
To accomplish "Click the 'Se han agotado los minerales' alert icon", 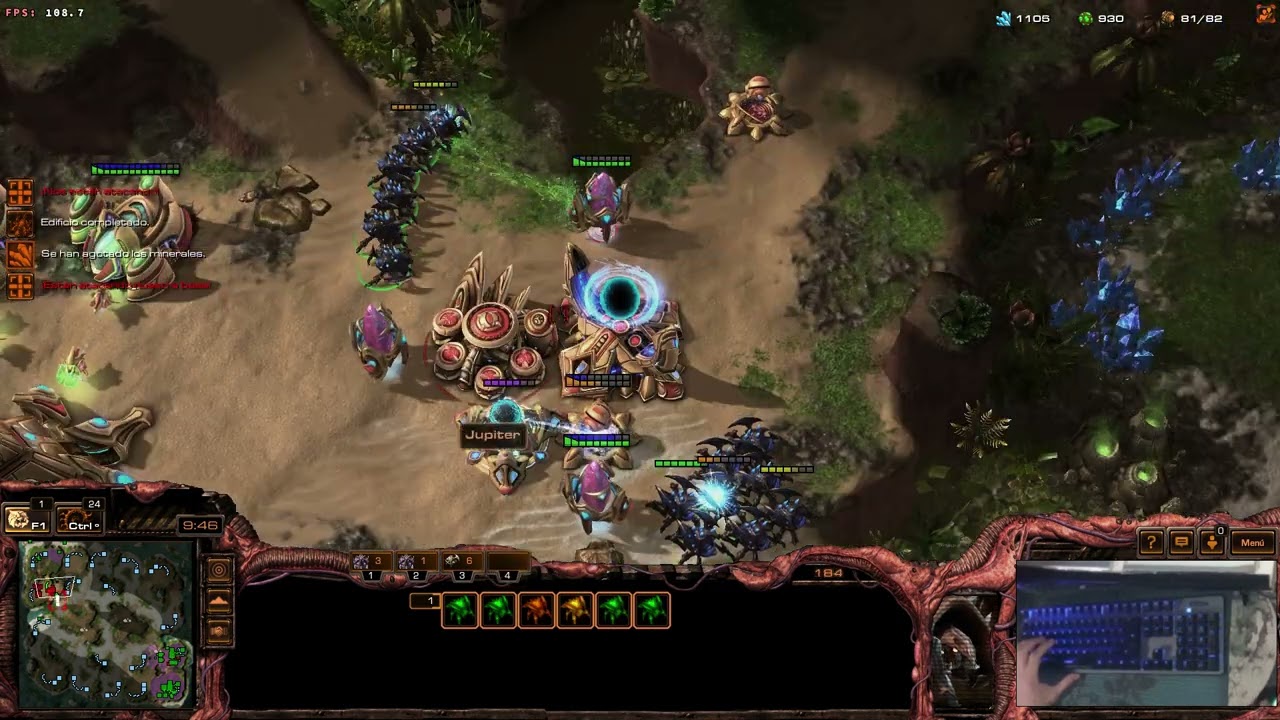I will [20, 254].
